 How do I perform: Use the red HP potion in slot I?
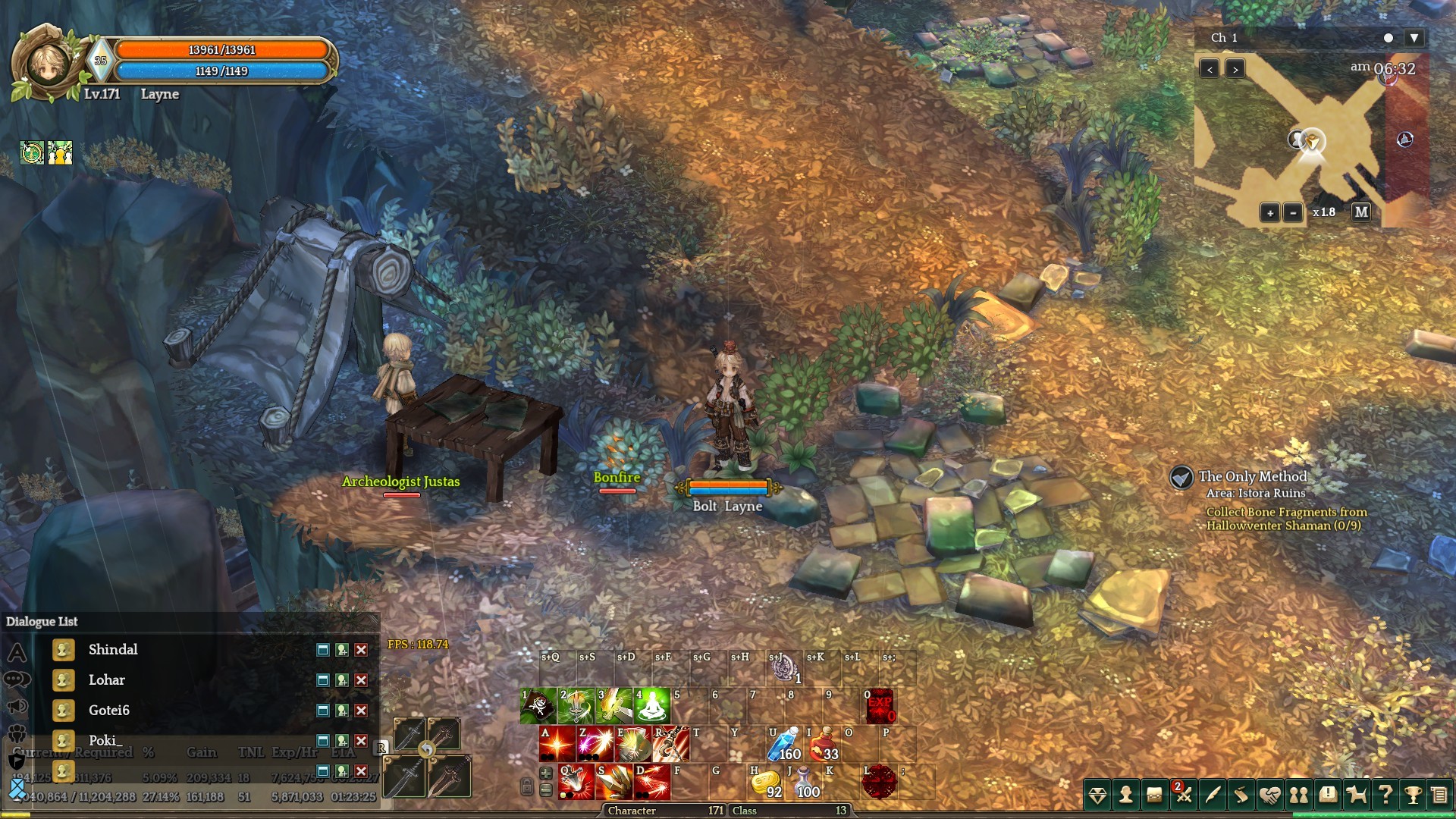(x=823, y=744)
